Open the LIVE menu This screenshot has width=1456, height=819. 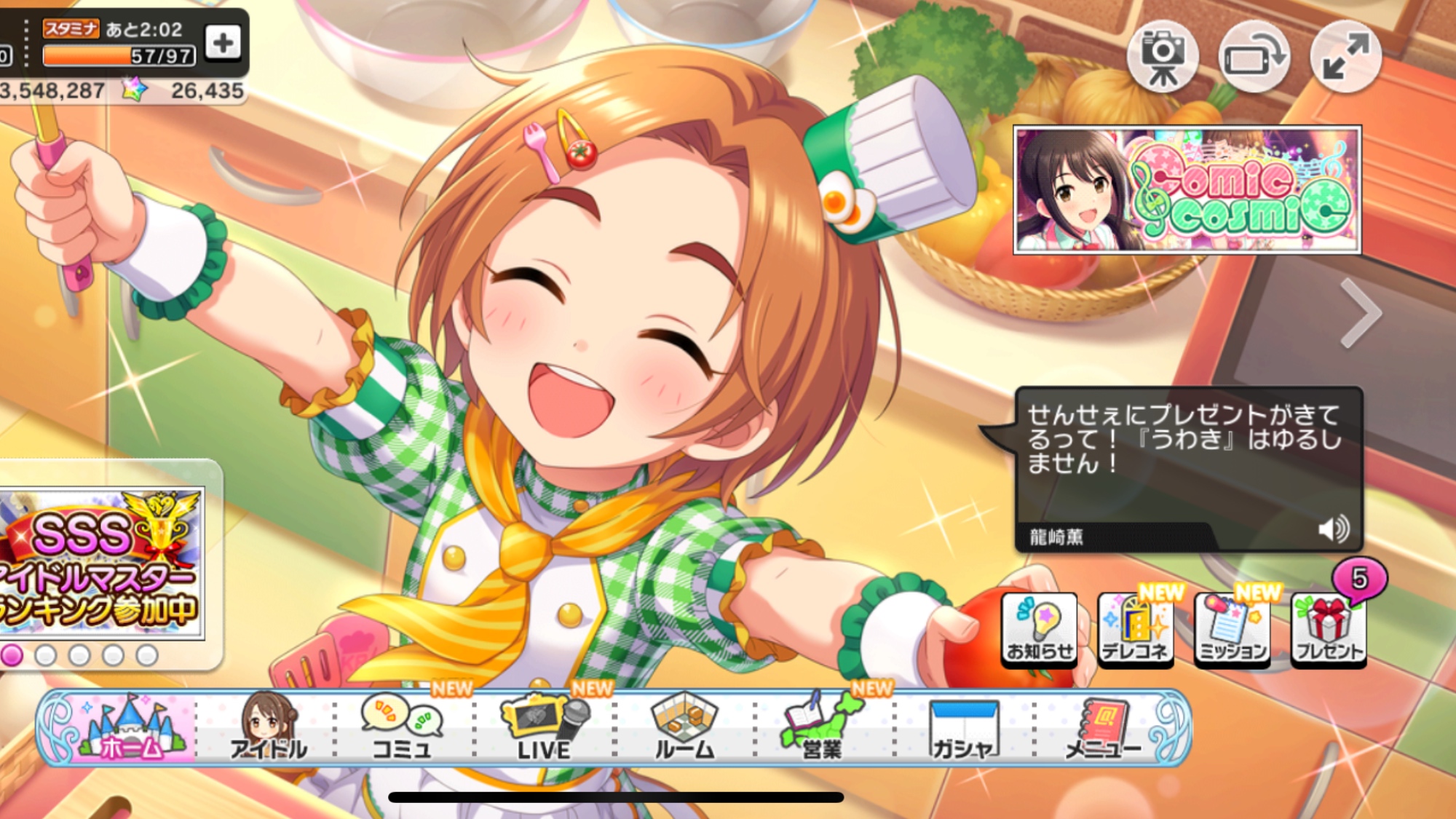pos(544,728)
